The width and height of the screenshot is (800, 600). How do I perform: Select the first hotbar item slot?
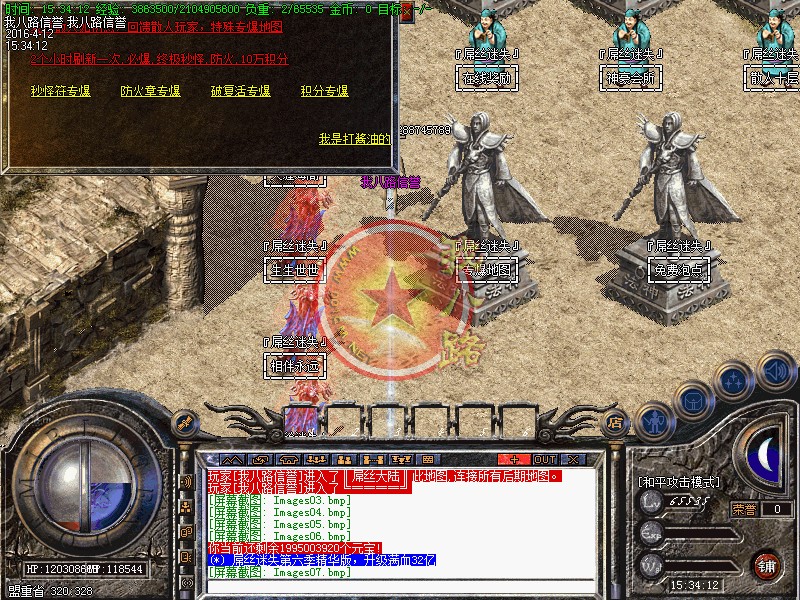tap(300, 418)
